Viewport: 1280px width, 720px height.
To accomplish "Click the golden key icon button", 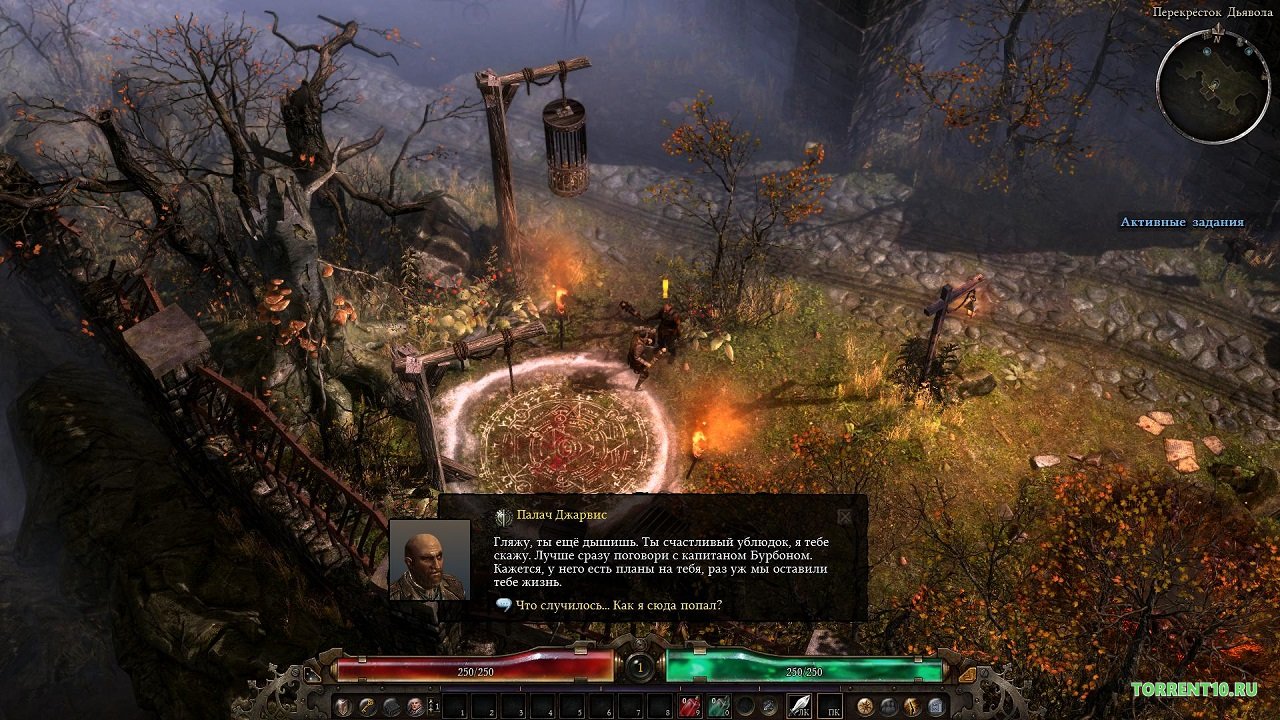I will 367,707.
